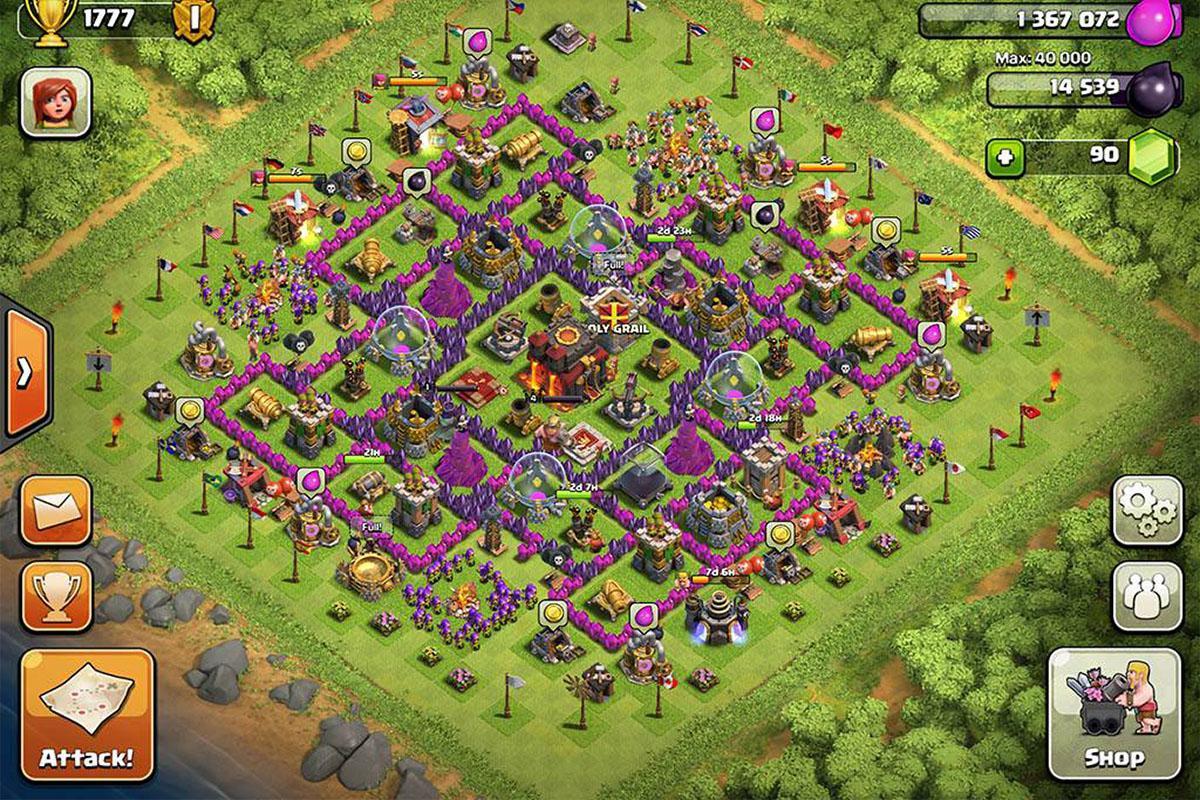Open the friends silhouettes button
Screen dimensions: 1200x800
(x=1147, y=594)
